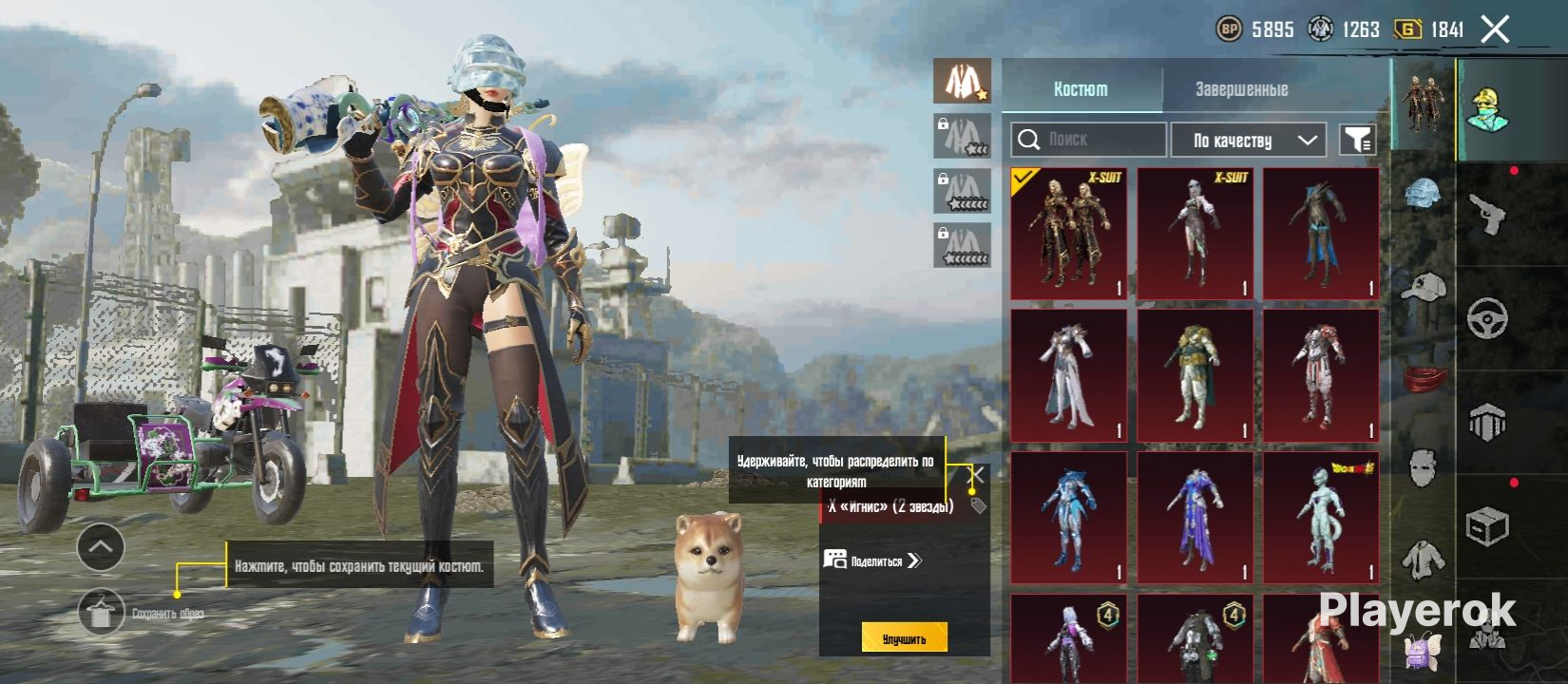Screen dimensions: 1568x684
Task: Switch to the Костюм tab
Action: (x=1080, y=89)
